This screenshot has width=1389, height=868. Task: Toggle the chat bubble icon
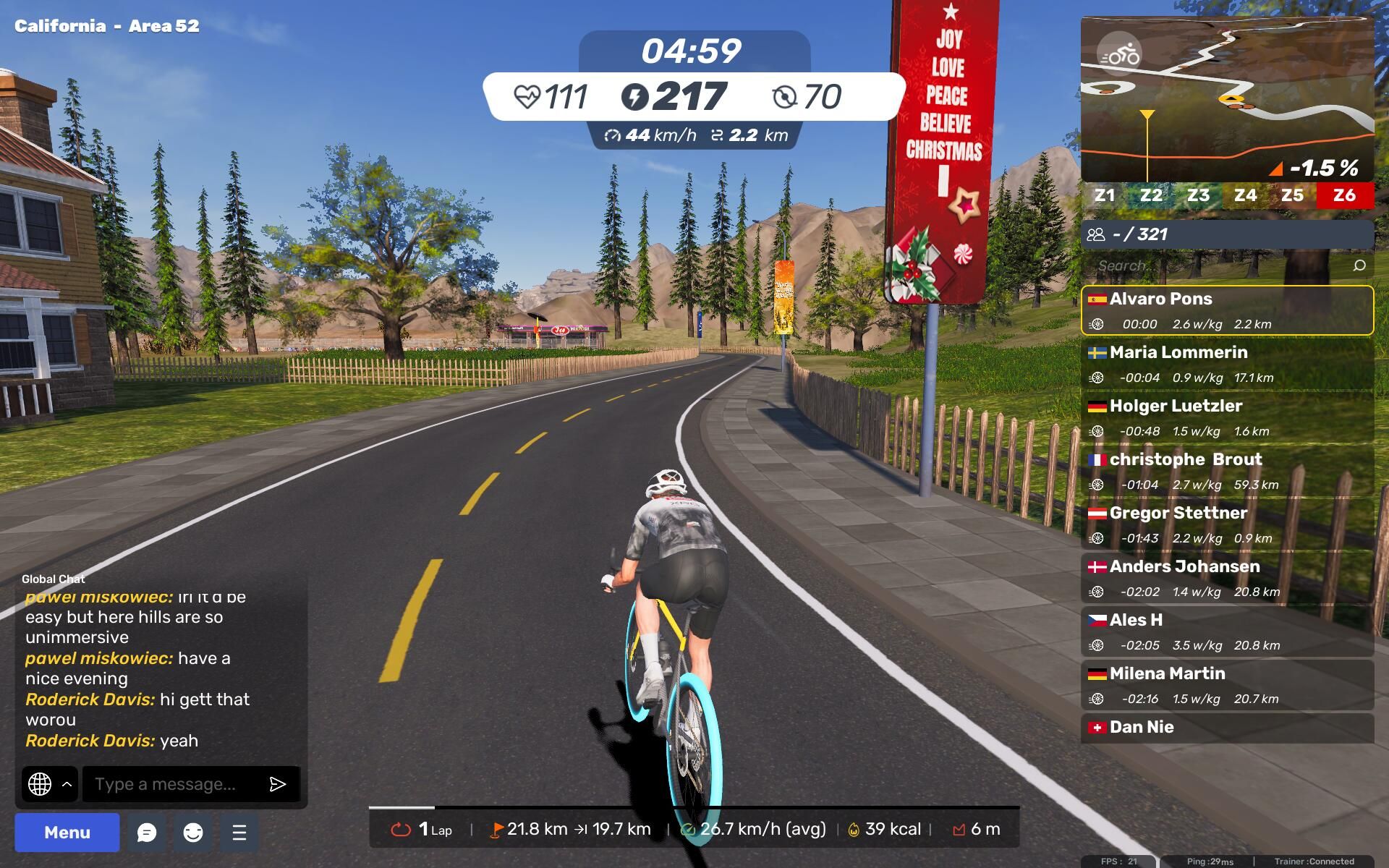[x=147, y=833]
